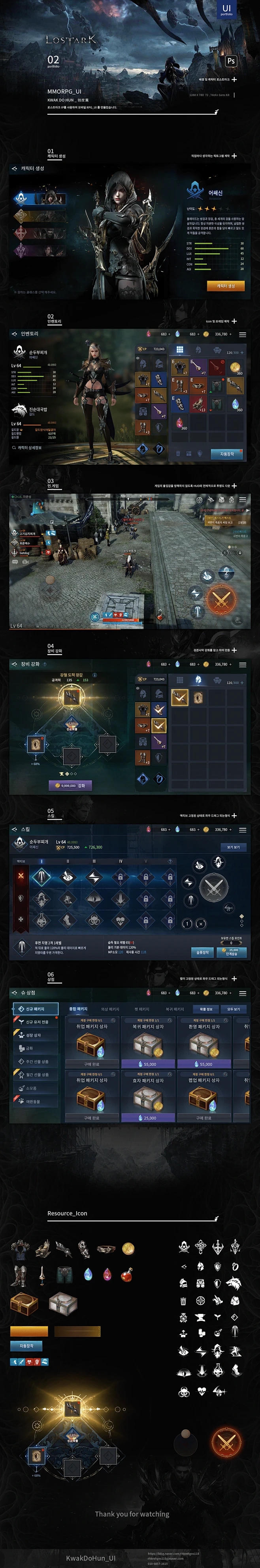
Task: Go back from the 스킬 screen
Action: tap(14, 829)
